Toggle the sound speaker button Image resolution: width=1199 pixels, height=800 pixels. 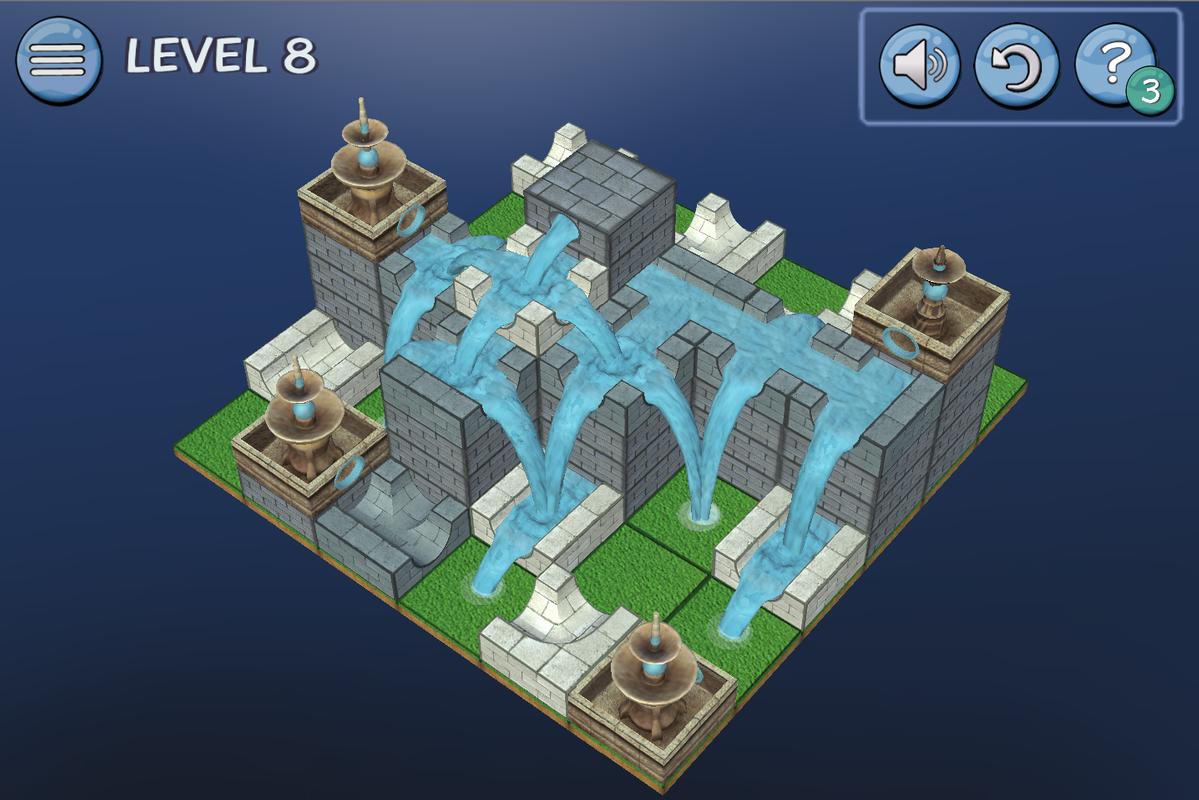point(919,66)
